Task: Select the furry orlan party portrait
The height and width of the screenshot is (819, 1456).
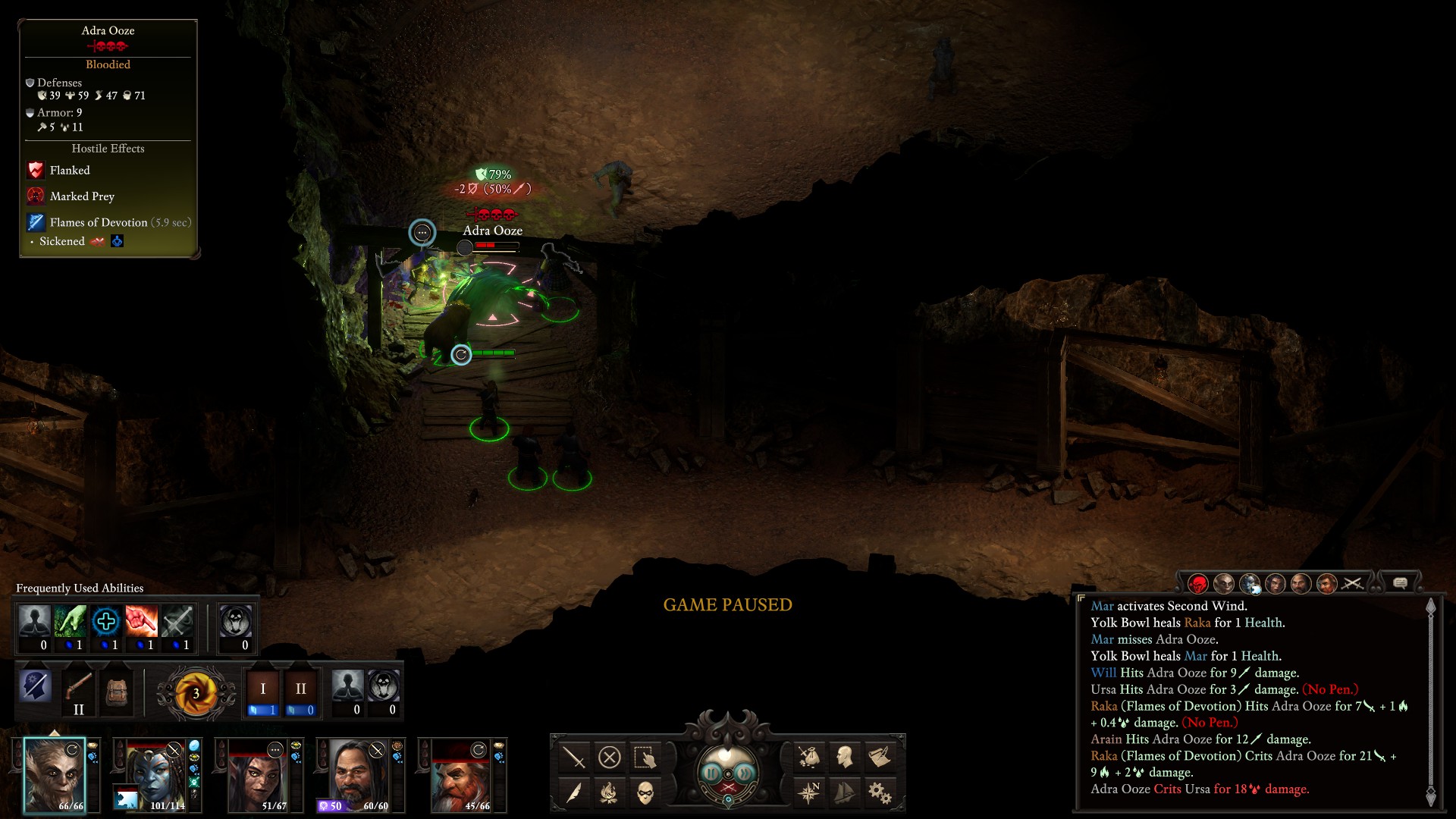Action: [x=54, y=775]
